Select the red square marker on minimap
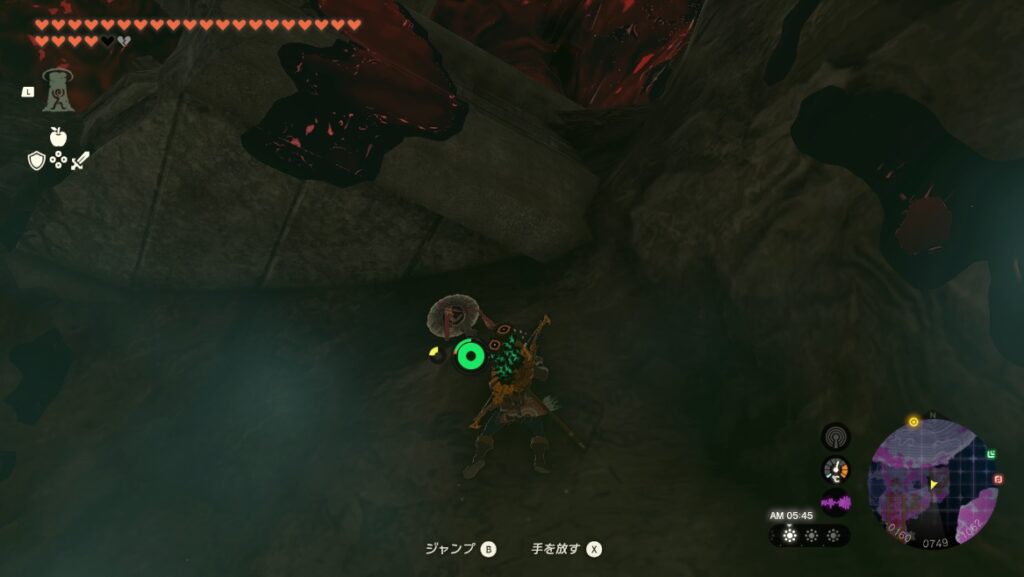The height and width of the screenshot is (577, 1024). 998,480
